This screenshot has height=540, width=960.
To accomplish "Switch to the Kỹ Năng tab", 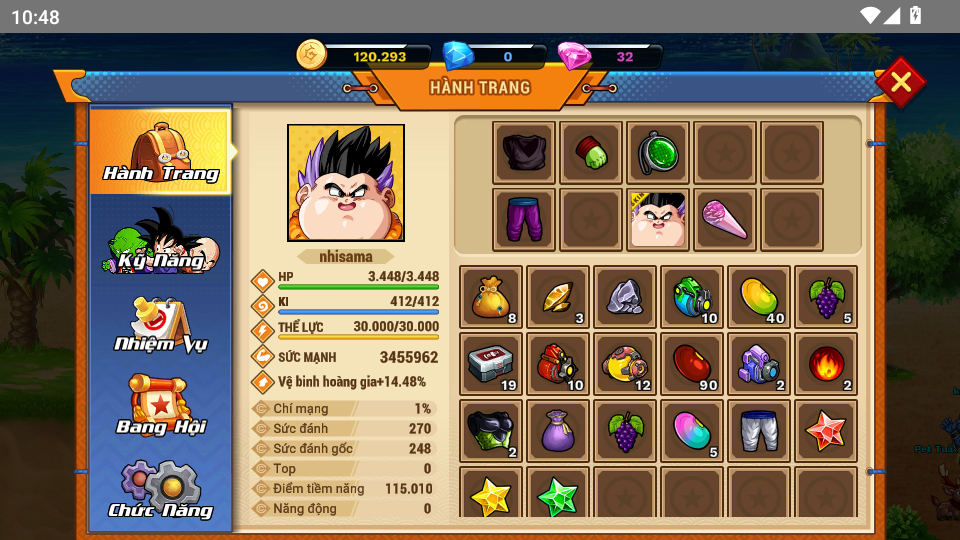I will click(x=161, y=240).
